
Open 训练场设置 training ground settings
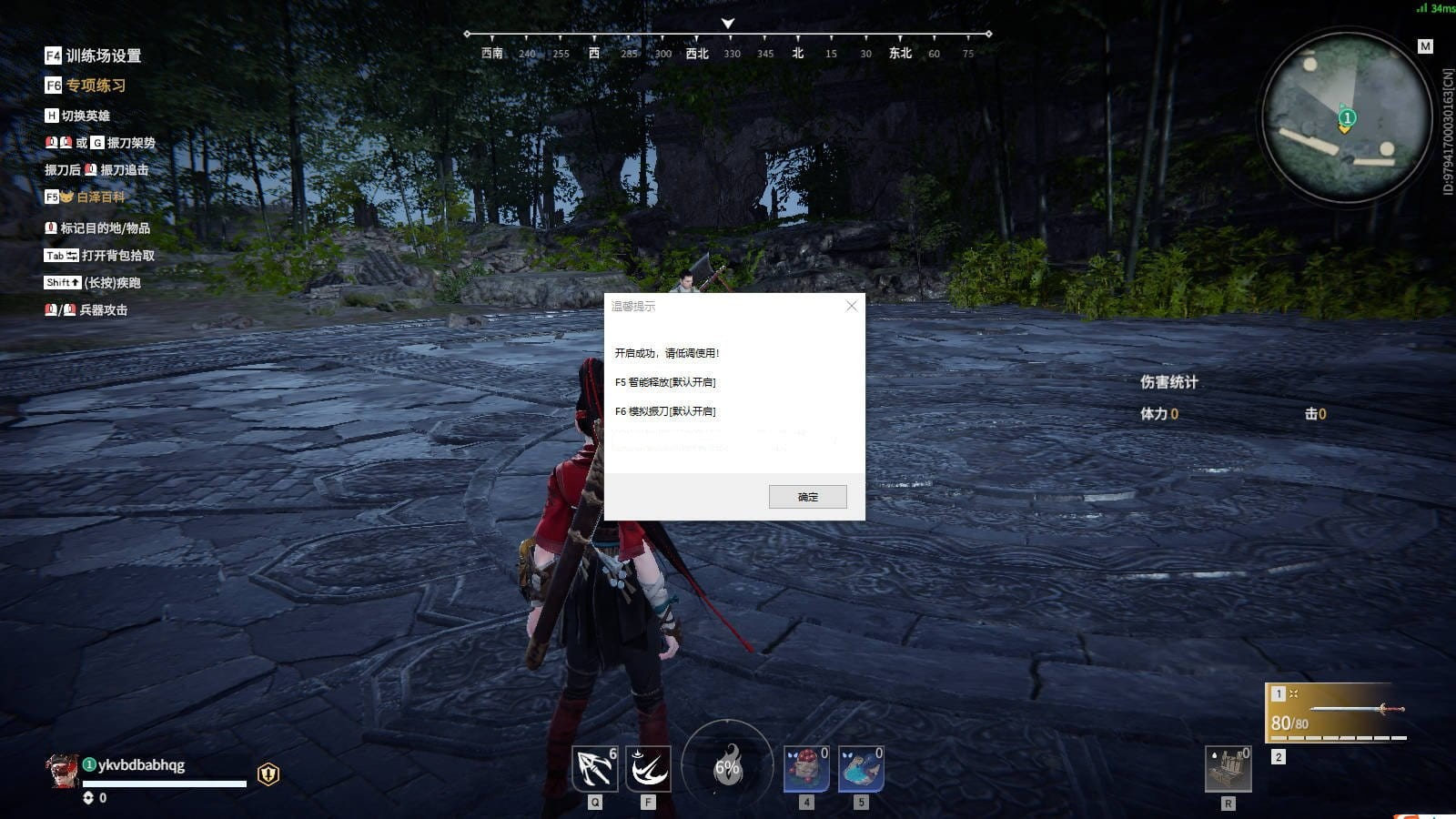[x=103, y=56]
